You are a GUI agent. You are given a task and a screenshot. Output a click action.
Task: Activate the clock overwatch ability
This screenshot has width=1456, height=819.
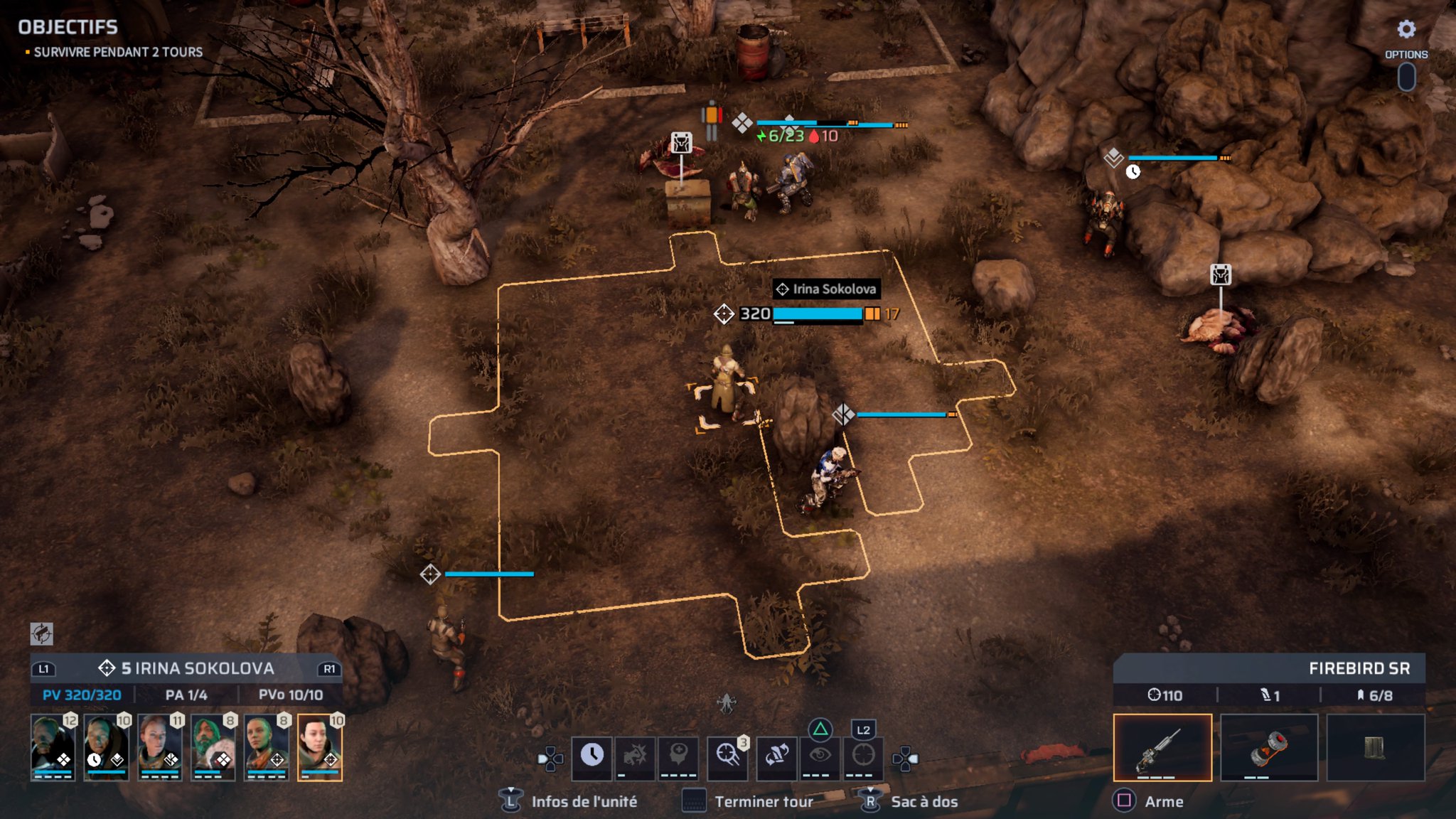591,756
